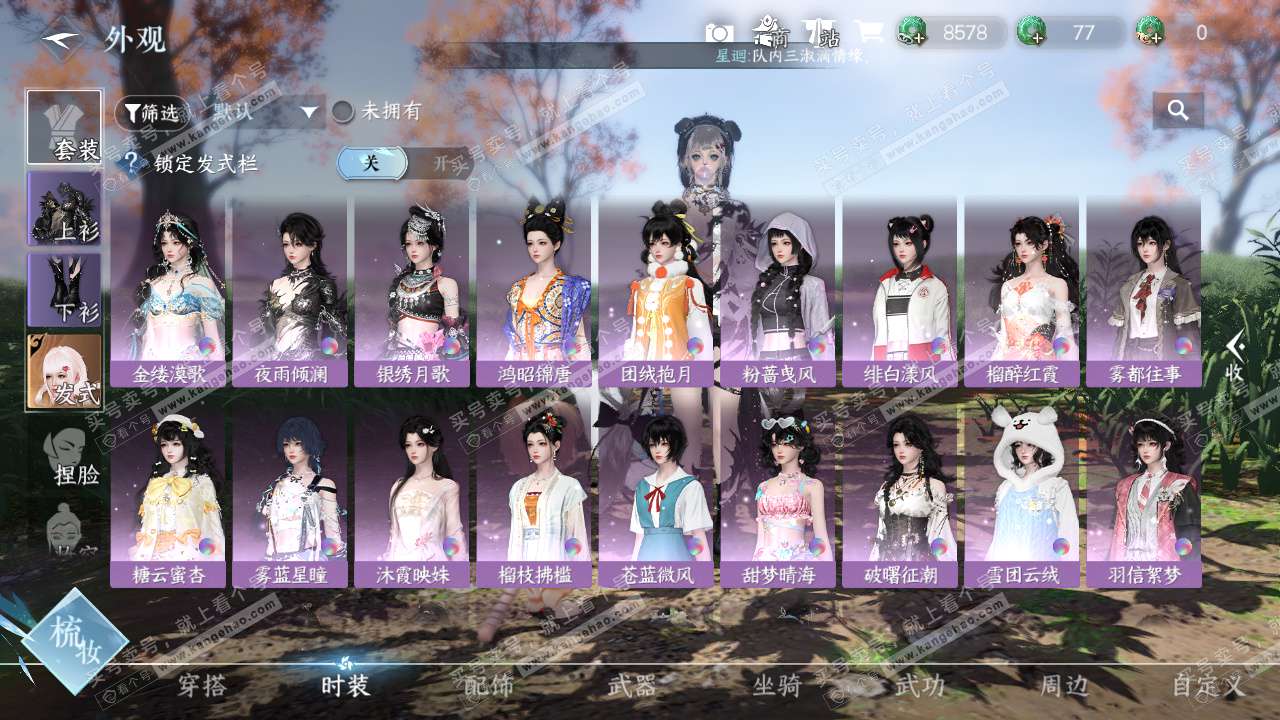Go back using the top-left arrow
Image resolution: width=1280 pixels, height=720 pixels.
62,40
